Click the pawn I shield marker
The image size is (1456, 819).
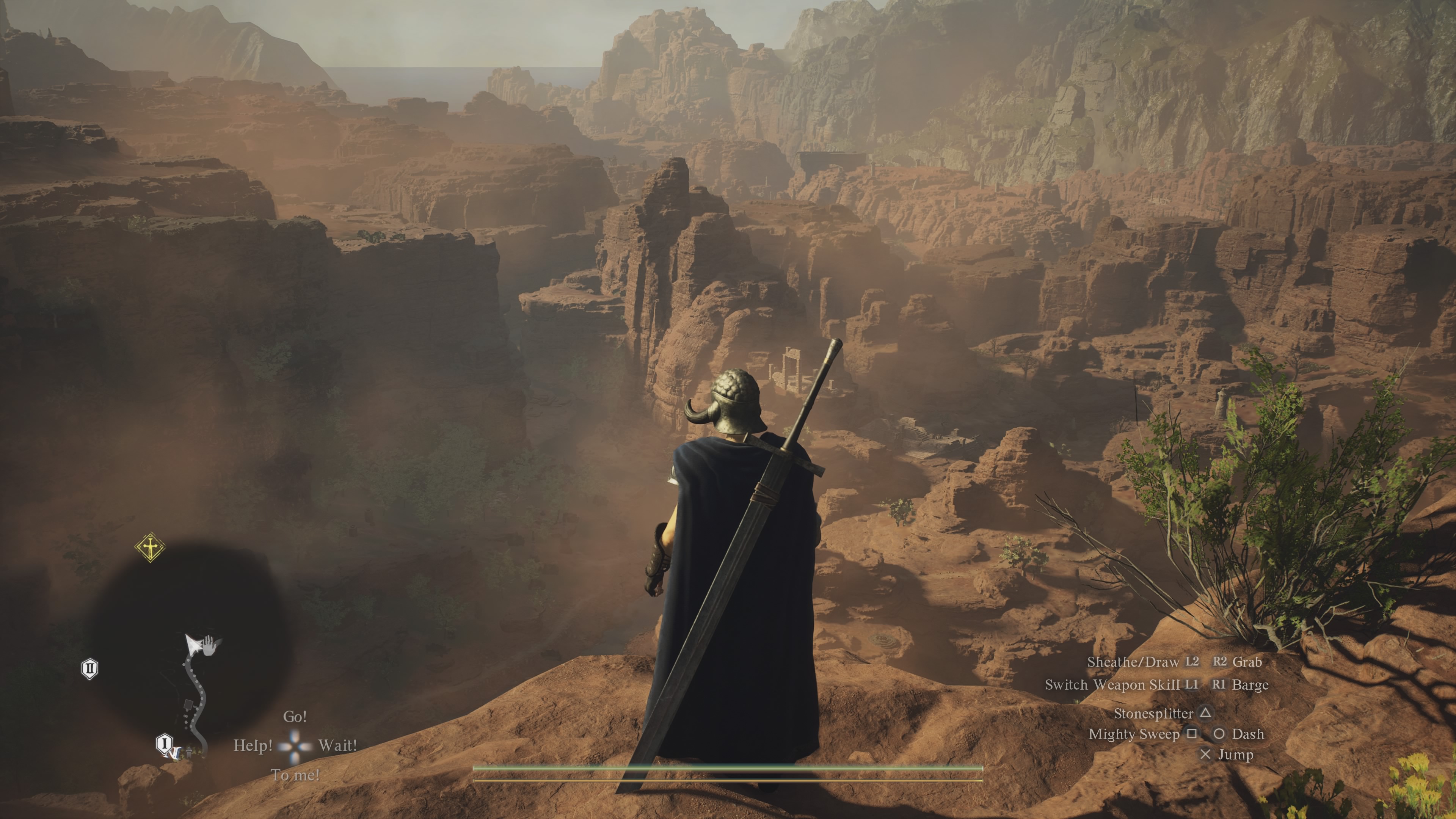click(x=164, y=743)
